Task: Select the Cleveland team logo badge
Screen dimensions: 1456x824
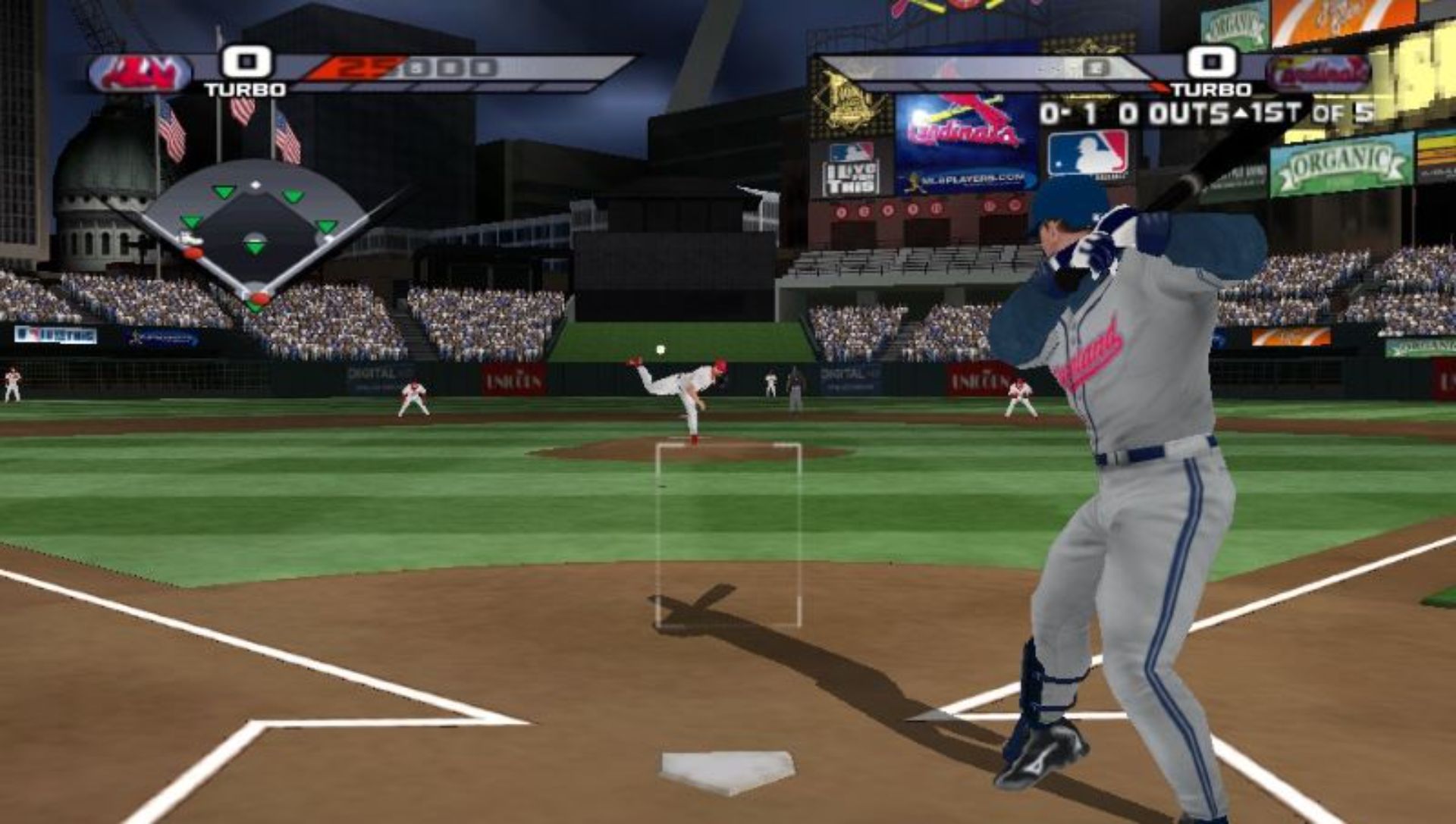Action: coord(140,74)
